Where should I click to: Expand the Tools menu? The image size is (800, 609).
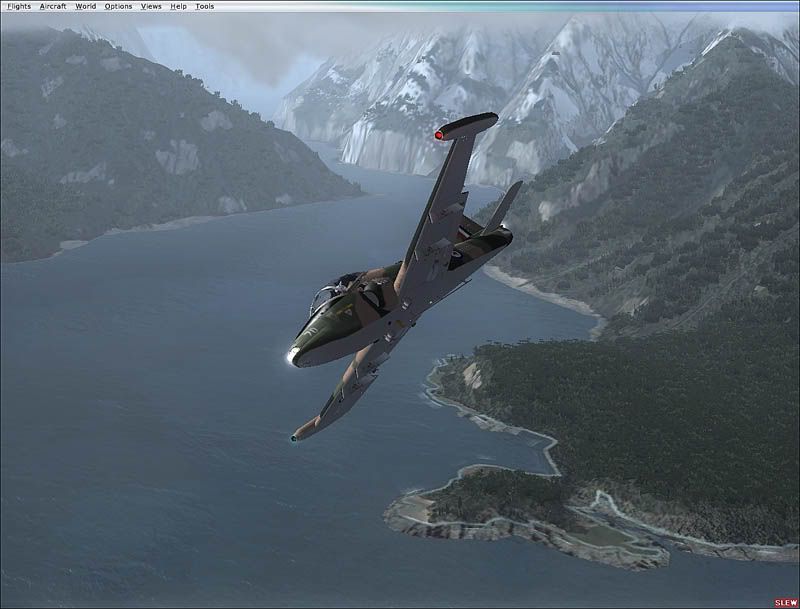pyautogui.click(x=204, y=6)
